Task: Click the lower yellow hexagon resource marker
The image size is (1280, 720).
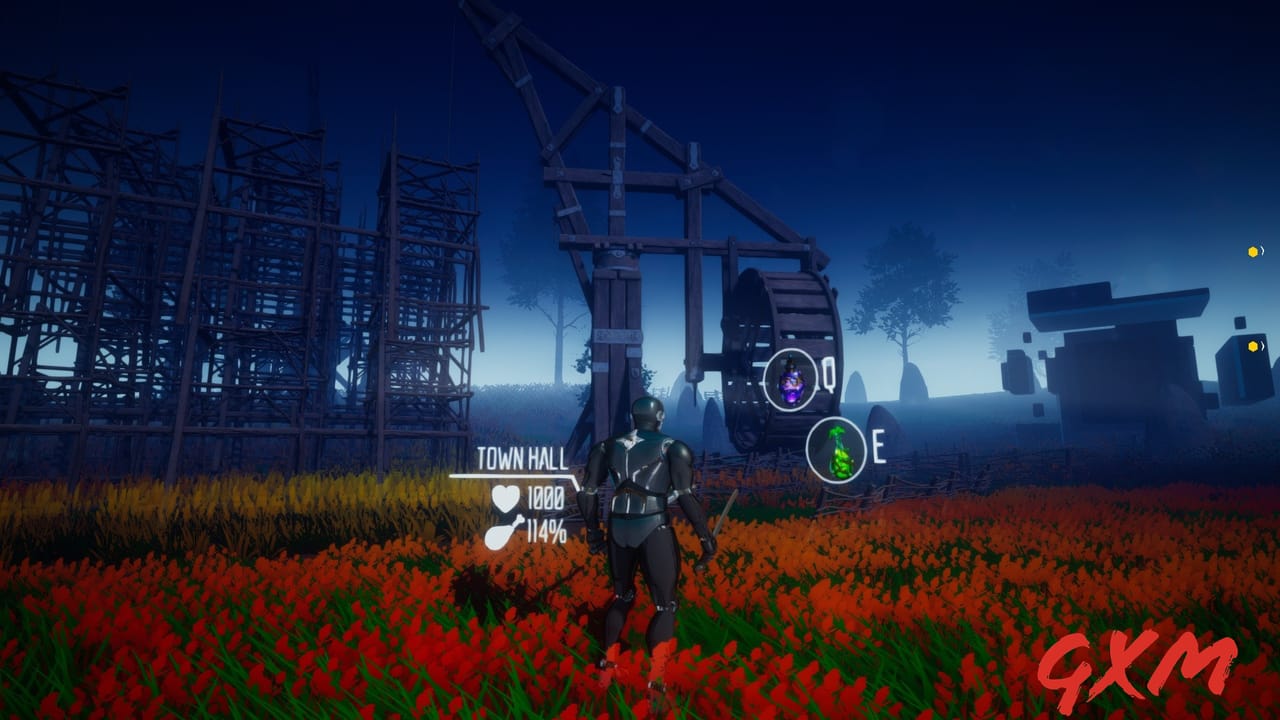Action: [1252, 346]
